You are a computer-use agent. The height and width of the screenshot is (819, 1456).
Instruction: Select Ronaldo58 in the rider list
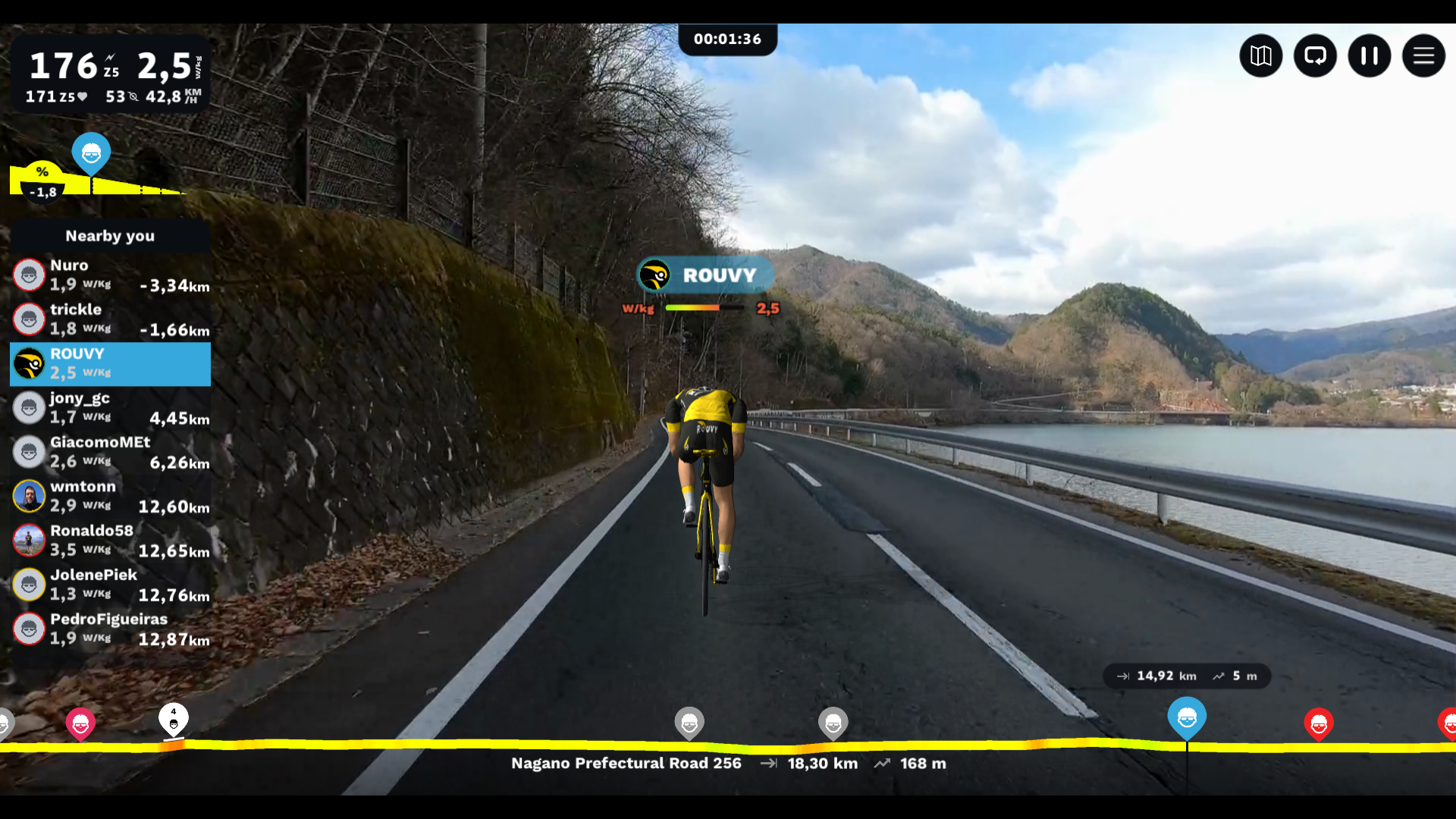coord(110,541)
